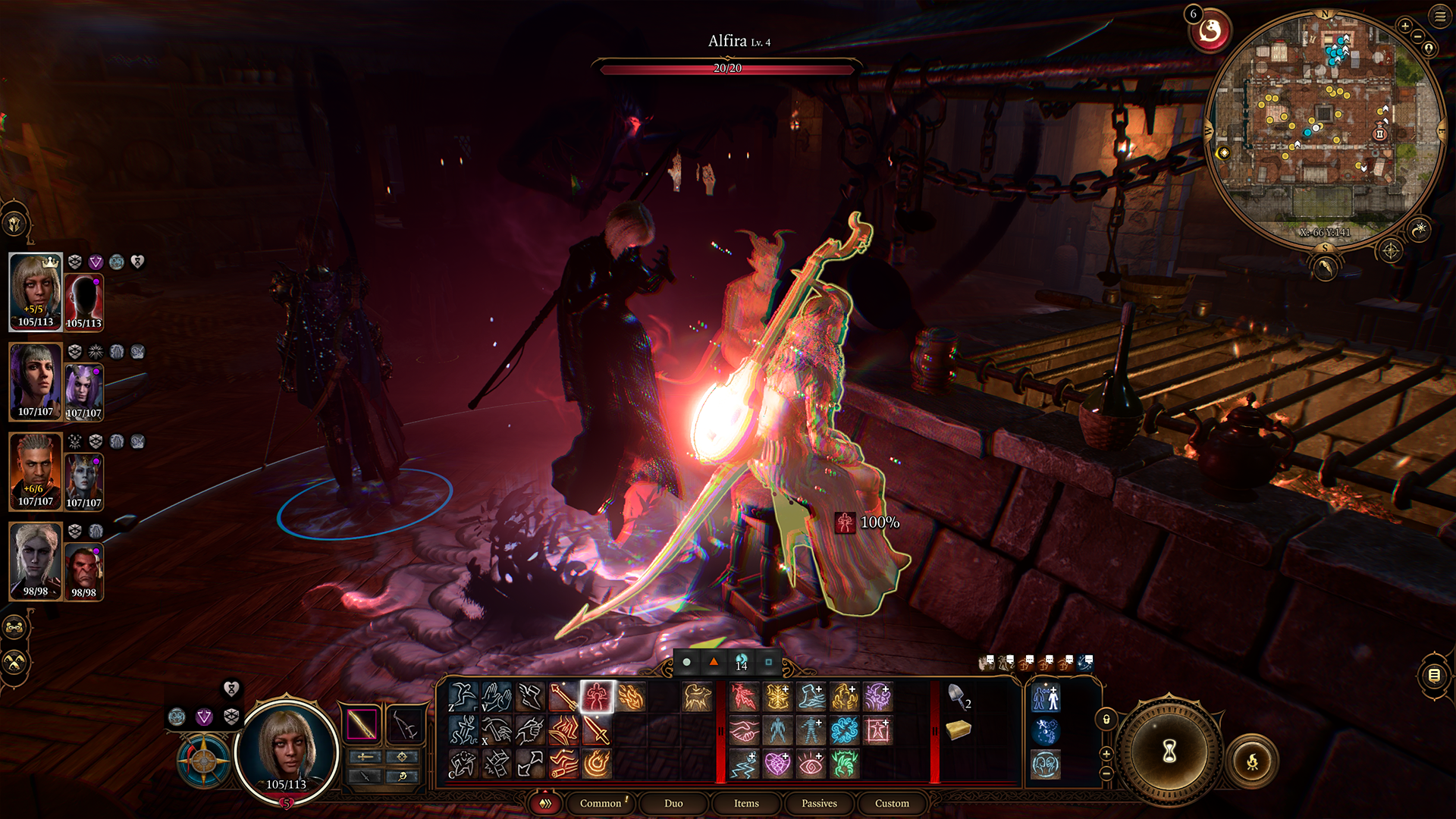Activate the handshake spell icon

pos(744,730)
